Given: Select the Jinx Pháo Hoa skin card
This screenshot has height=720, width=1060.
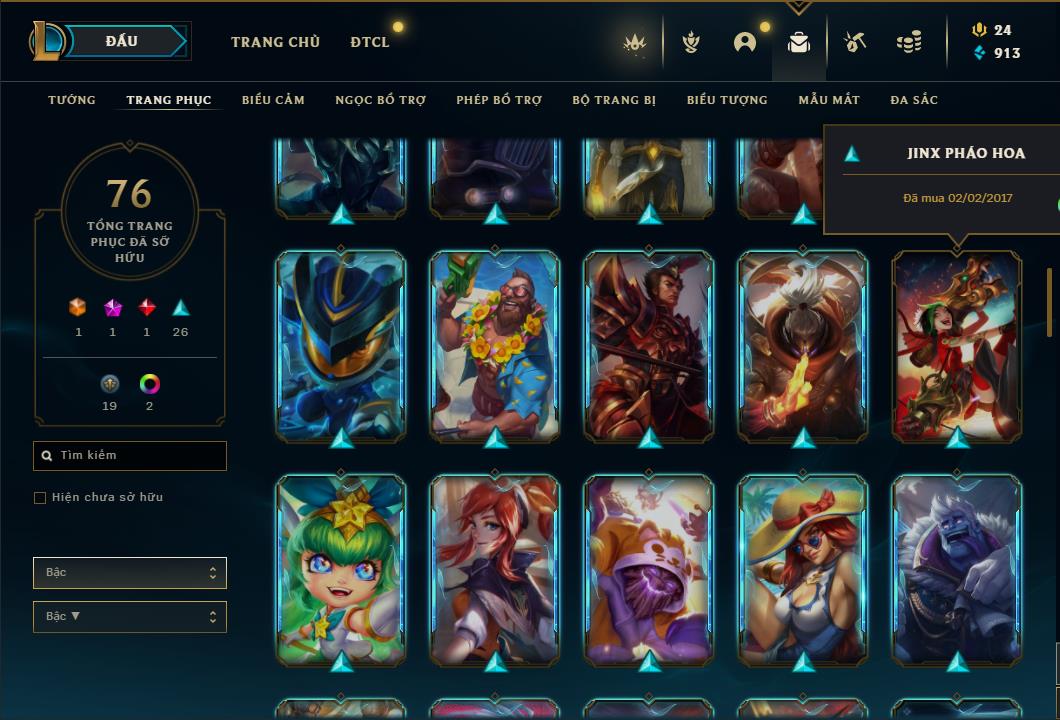Looking at the screenshot, I should click(957, 345).
